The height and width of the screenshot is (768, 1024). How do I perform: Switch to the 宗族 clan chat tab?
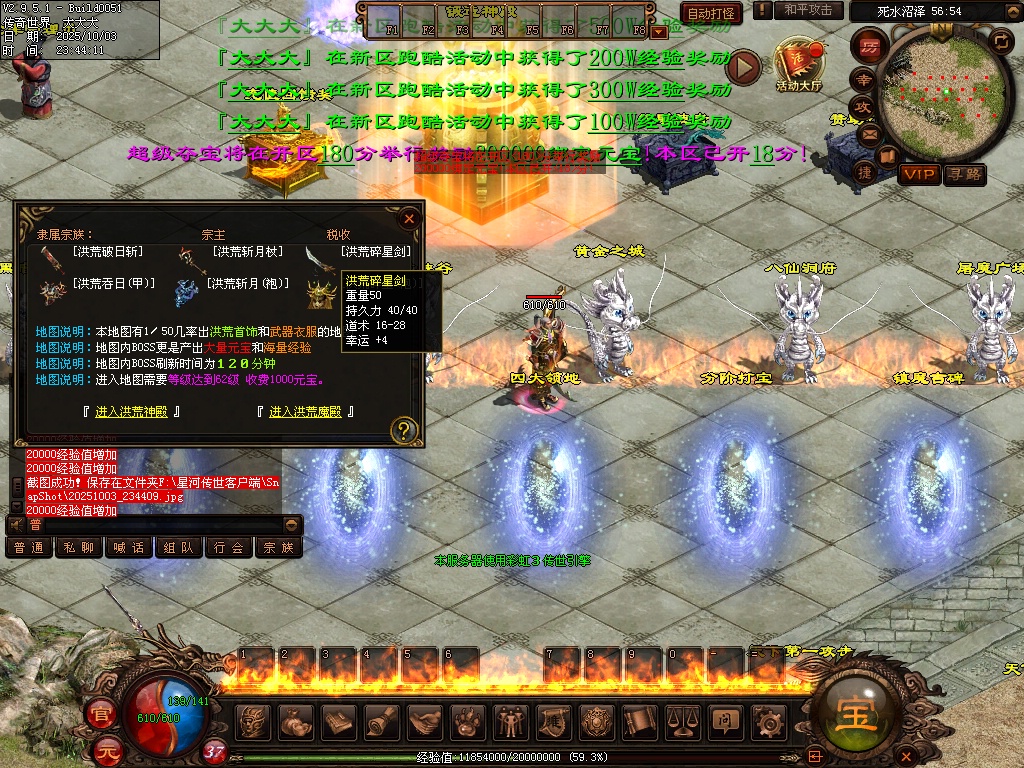279,548
